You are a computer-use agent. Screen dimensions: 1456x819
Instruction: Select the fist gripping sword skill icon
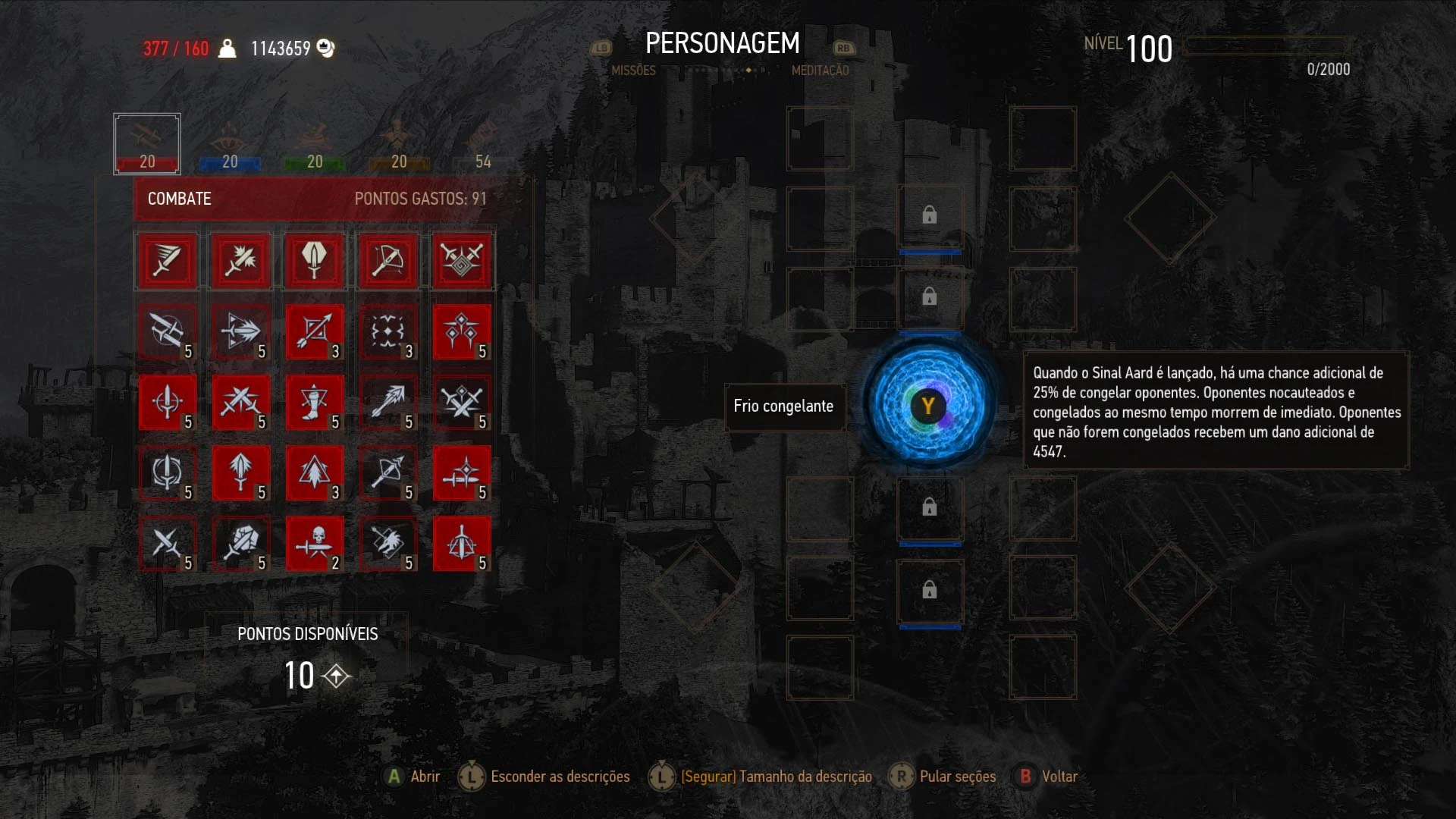[240, 544]
